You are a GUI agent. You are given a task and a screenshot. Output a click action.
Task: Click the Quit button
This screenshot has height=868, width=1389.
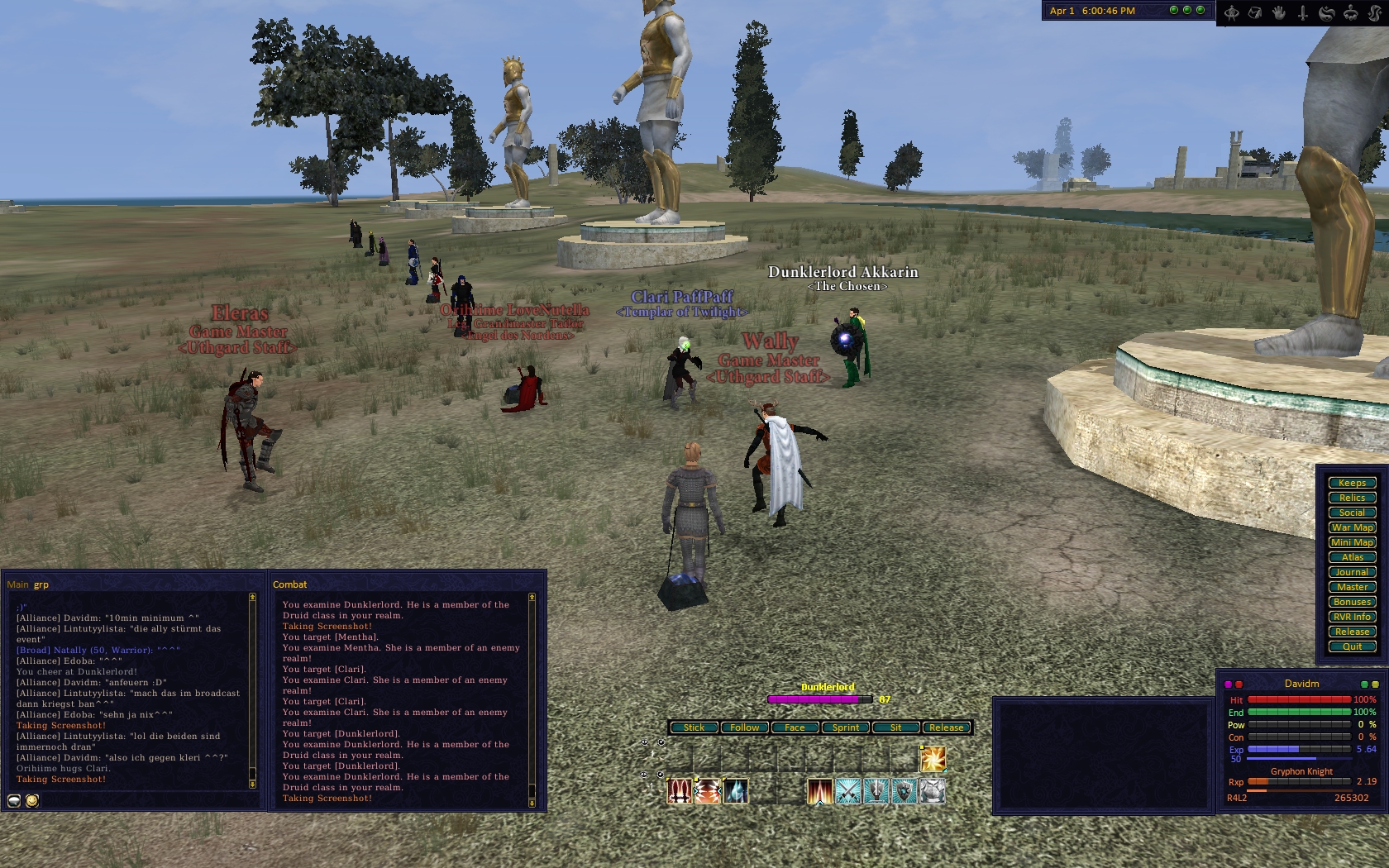1352,646
